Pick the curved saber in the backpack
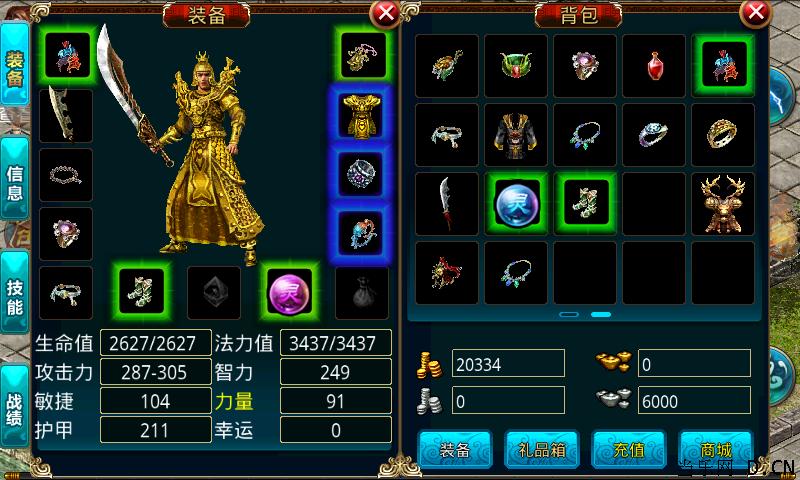The width and height of the screenshot is (800, 480). click(x=448, y=203)
